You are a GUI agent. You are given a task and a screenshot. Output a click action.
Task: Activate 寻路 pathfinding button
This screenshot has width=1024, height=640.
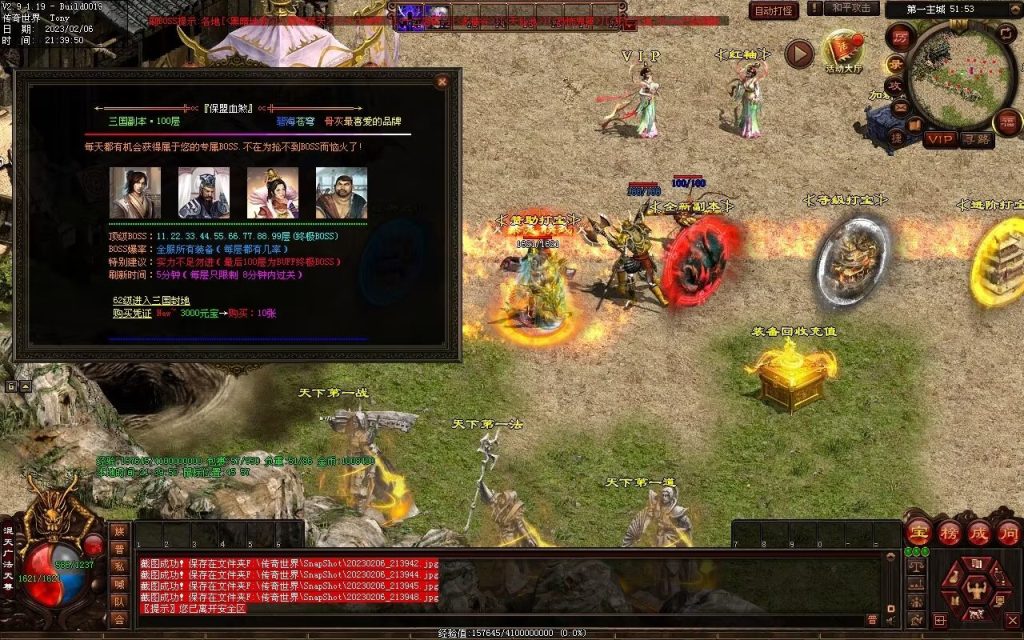977,139
